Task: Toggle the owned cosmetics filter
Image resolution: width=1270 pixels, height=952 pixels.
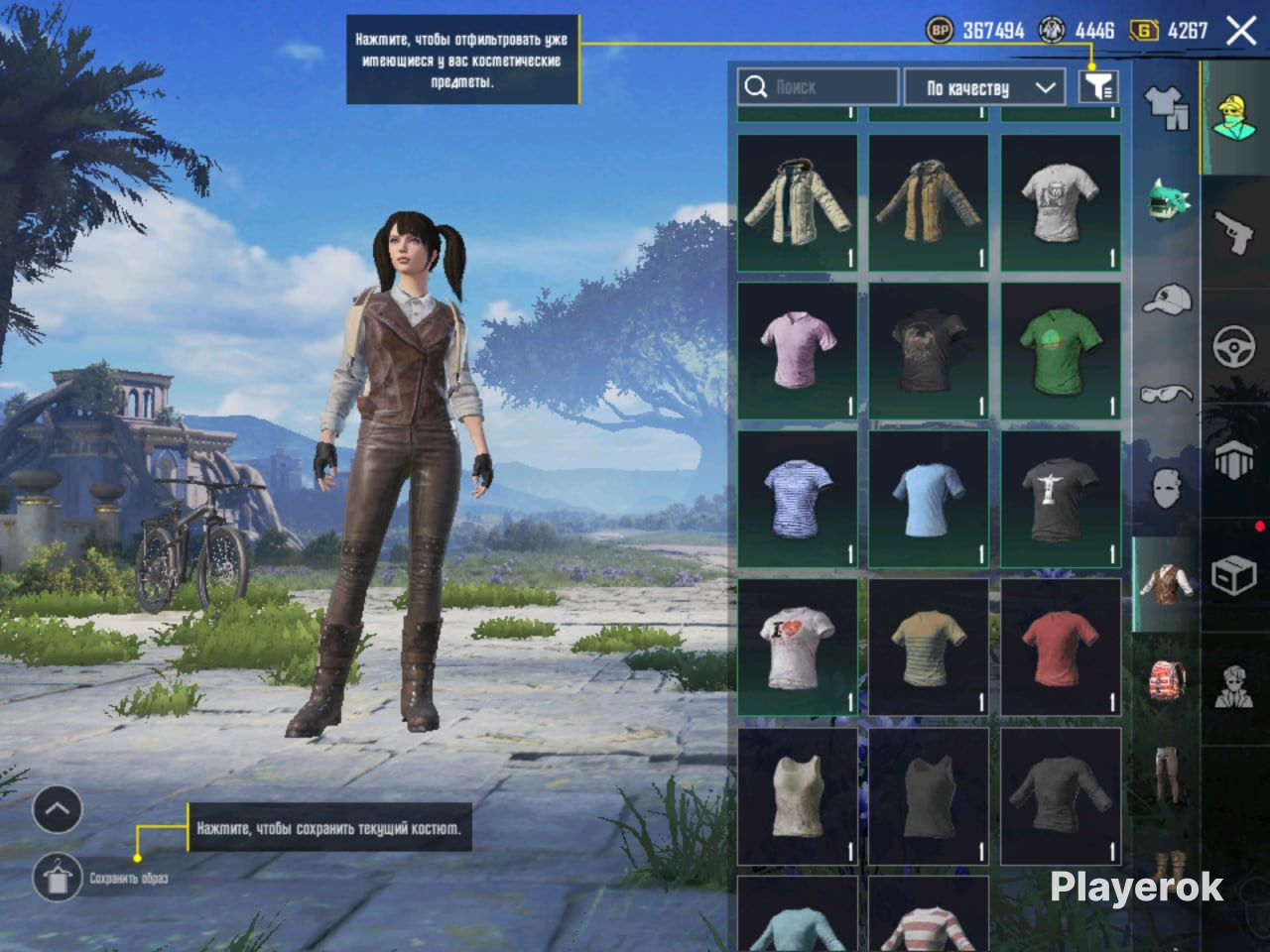Action: click(x=1098, y=87)
